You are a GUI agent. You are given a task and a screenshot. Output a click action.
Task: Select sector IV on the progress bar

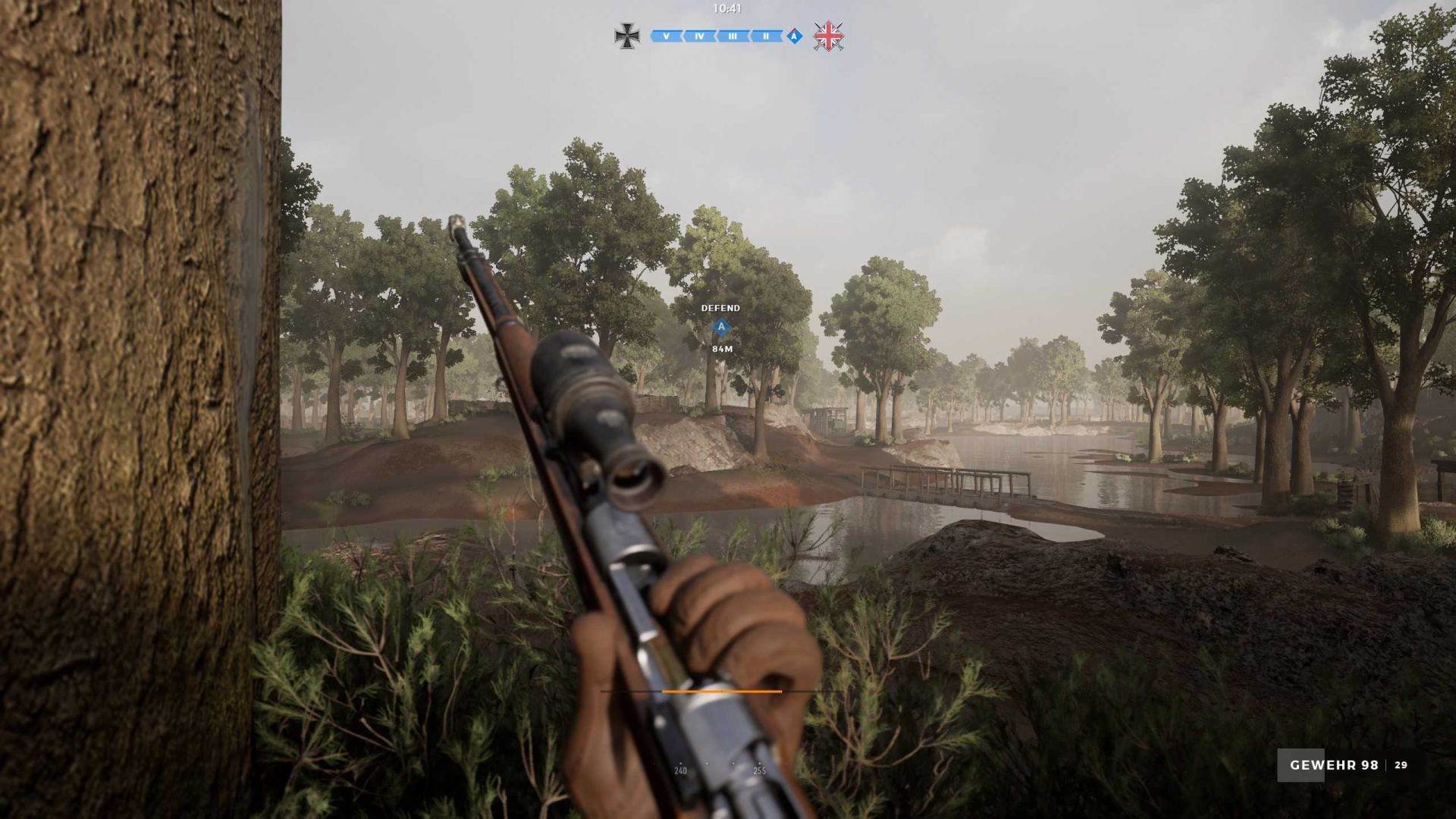[699, 36]
